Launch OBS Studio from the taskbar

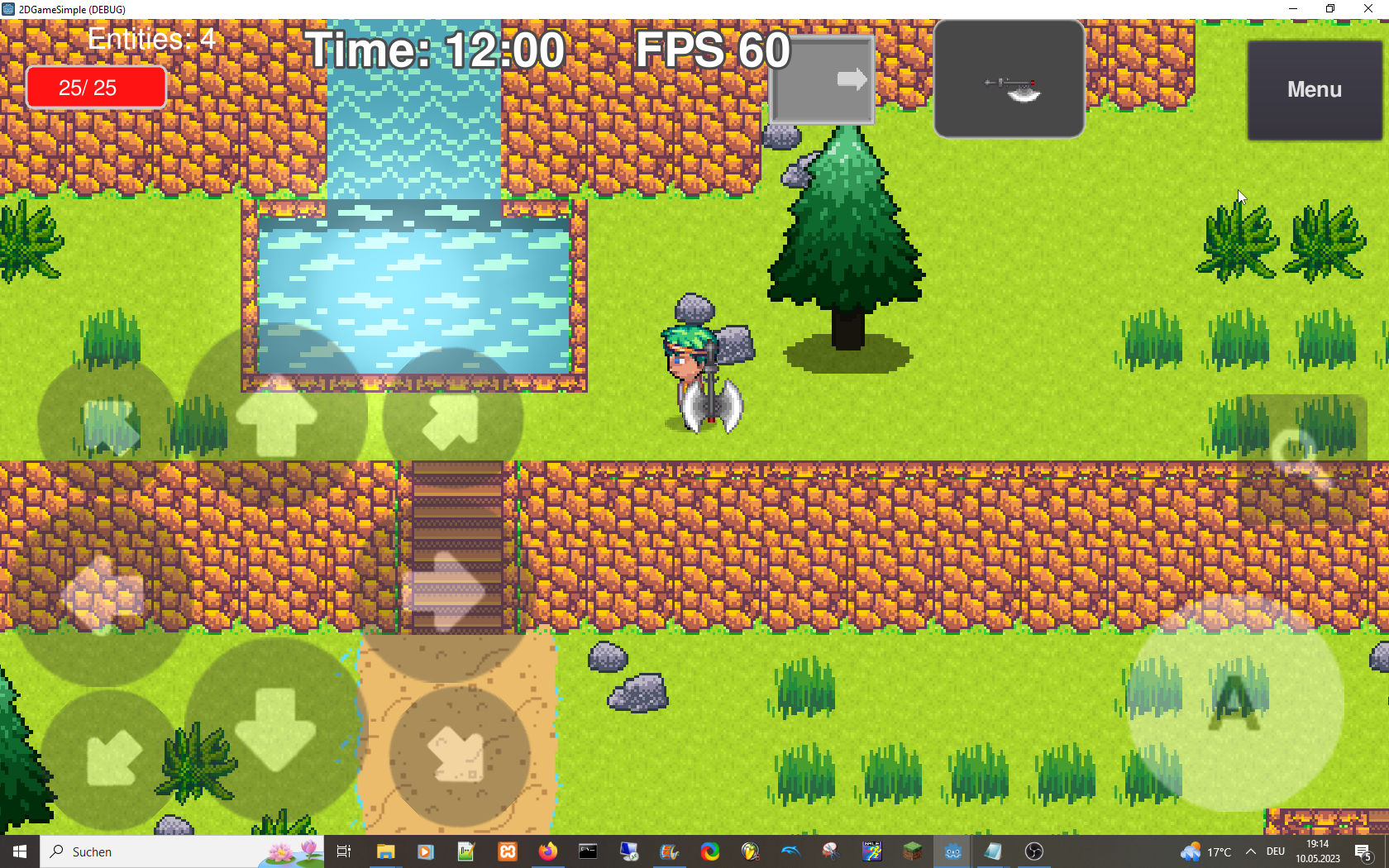(x=1033, y=851)
